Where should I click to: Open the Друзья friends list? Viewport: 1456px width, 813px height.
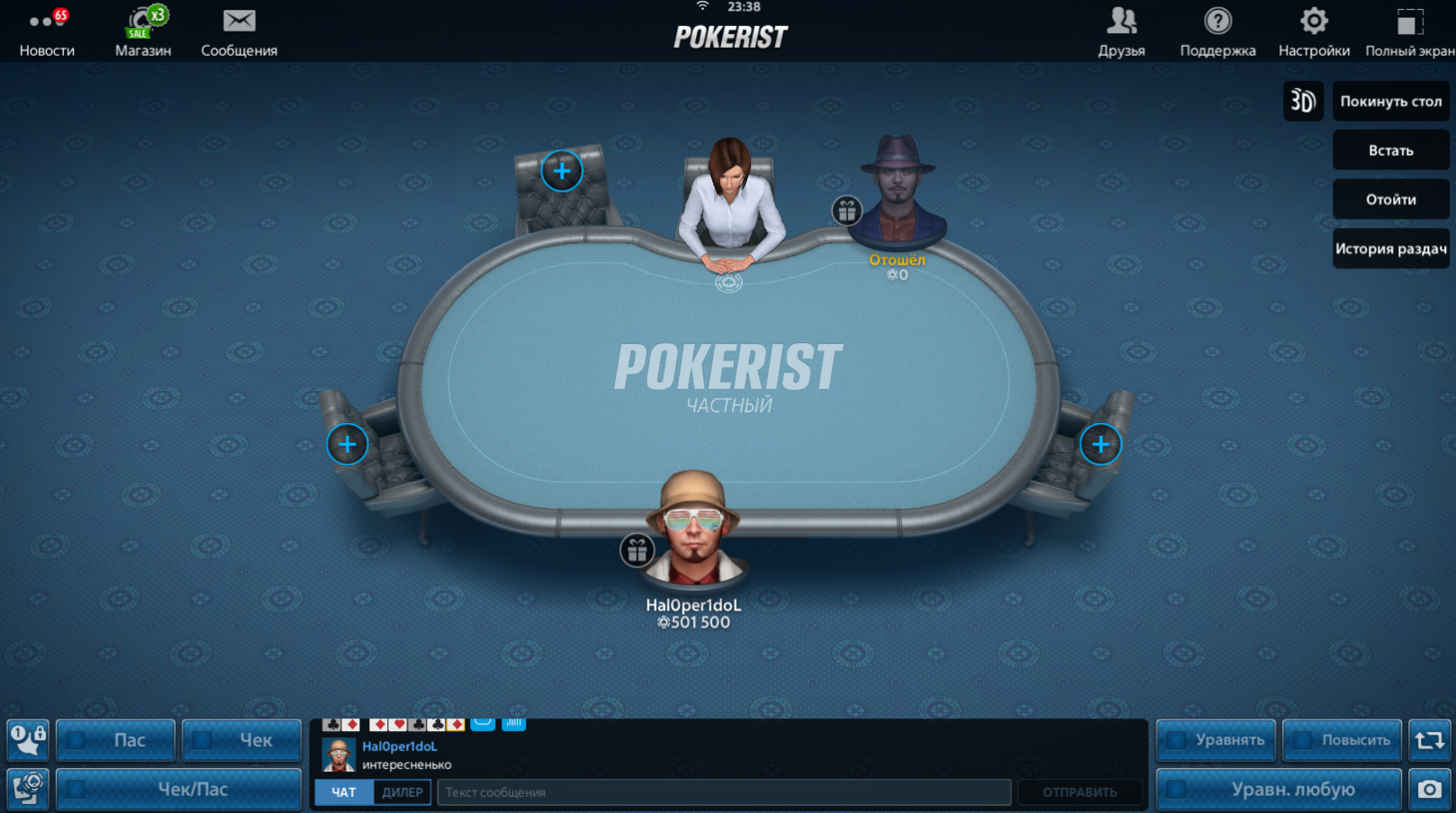click(x=1121, y=32)
